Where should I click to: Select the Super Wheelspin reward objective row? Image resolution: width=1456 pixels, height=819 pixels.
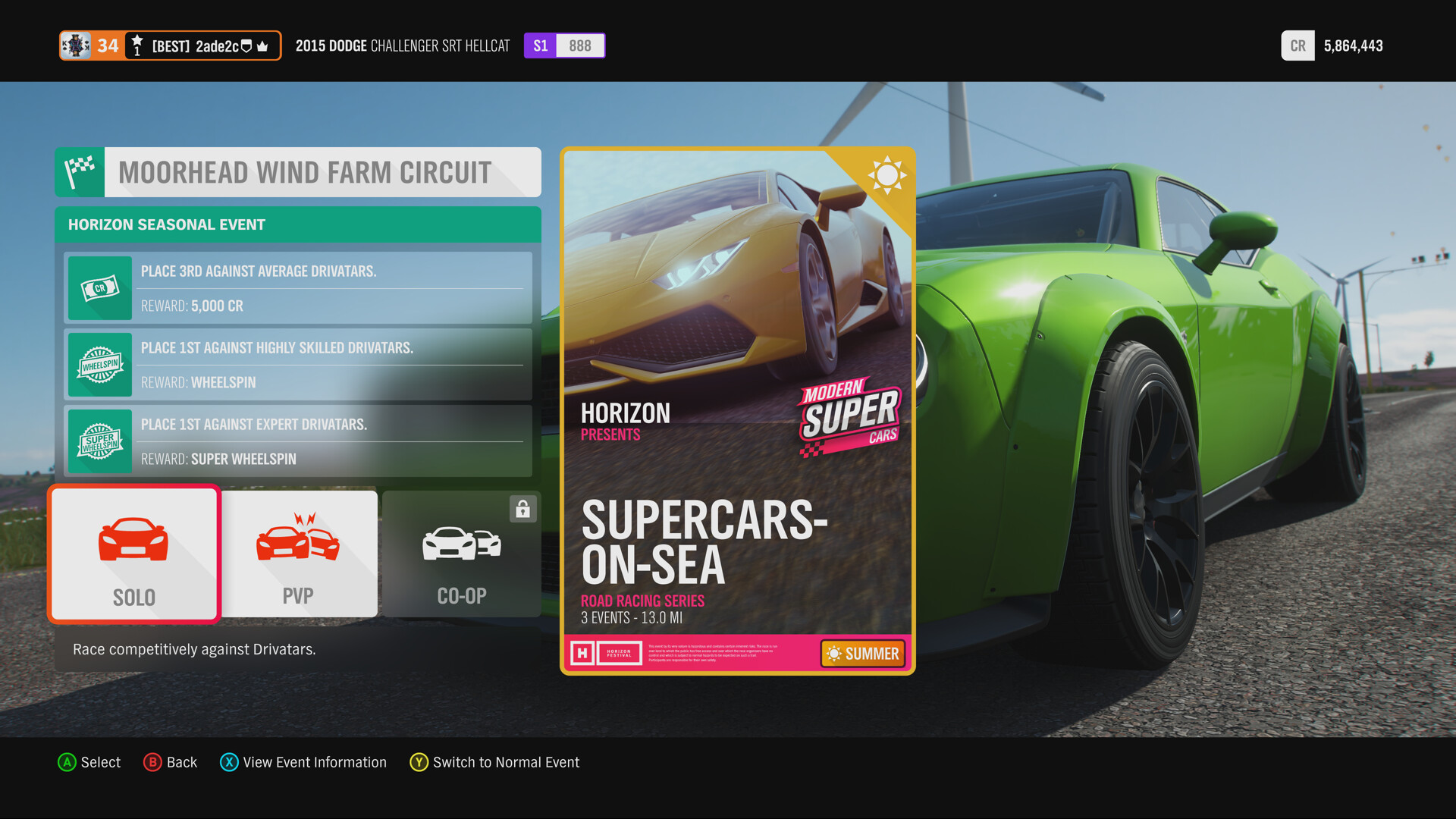(298, 441)
